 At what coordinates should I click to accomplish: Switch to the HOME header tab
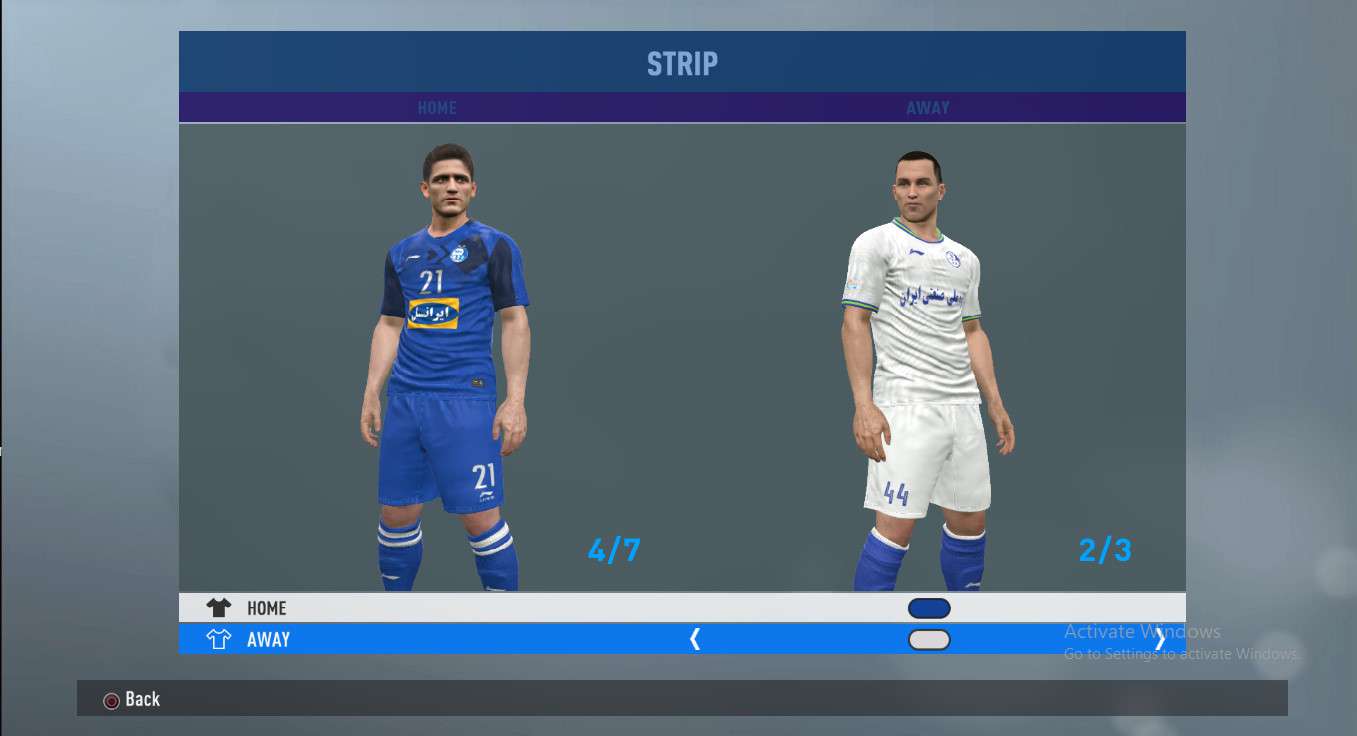point(437,108)
